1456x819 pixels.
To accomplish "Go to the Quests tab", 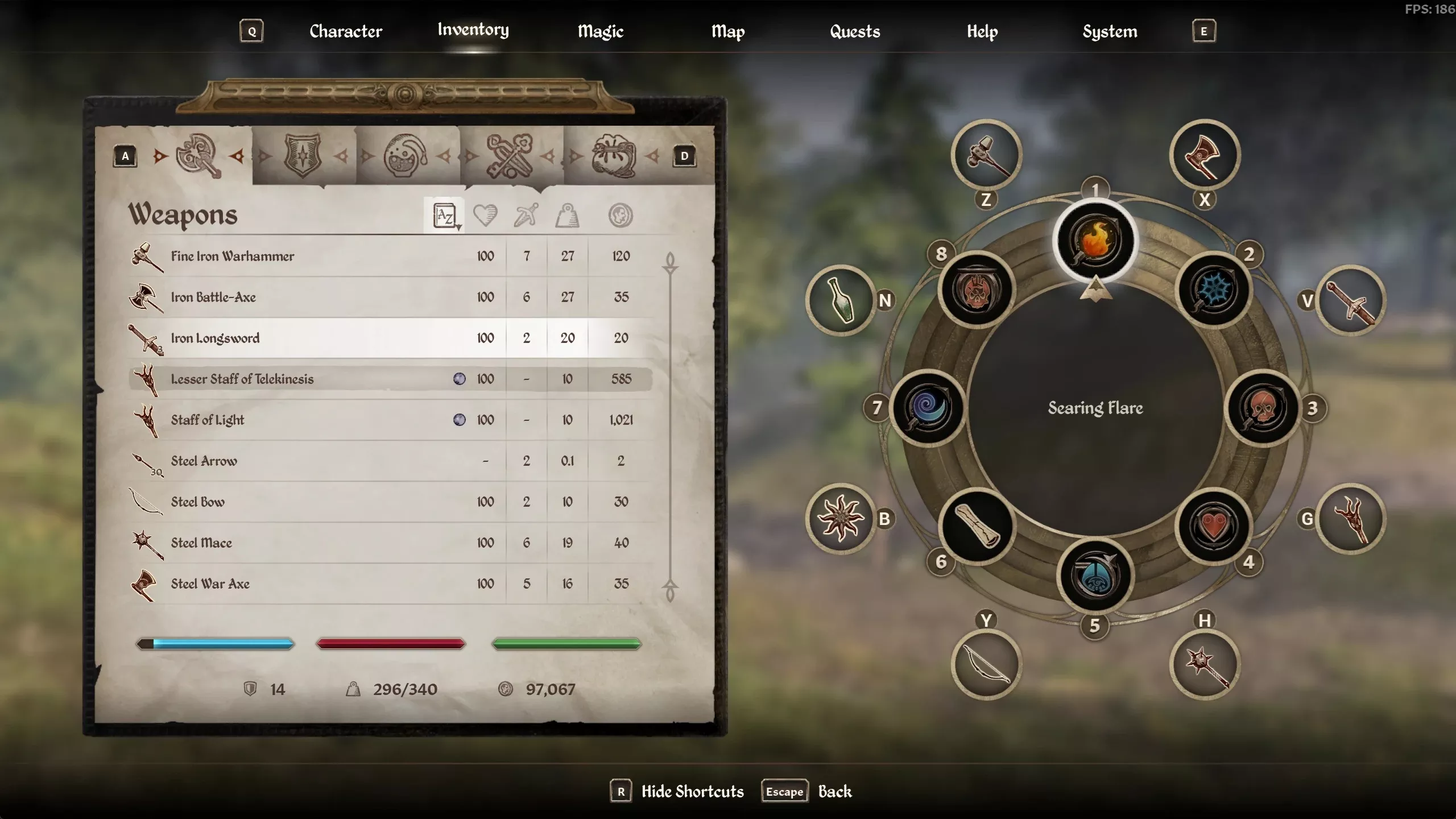I will [854, 31].
